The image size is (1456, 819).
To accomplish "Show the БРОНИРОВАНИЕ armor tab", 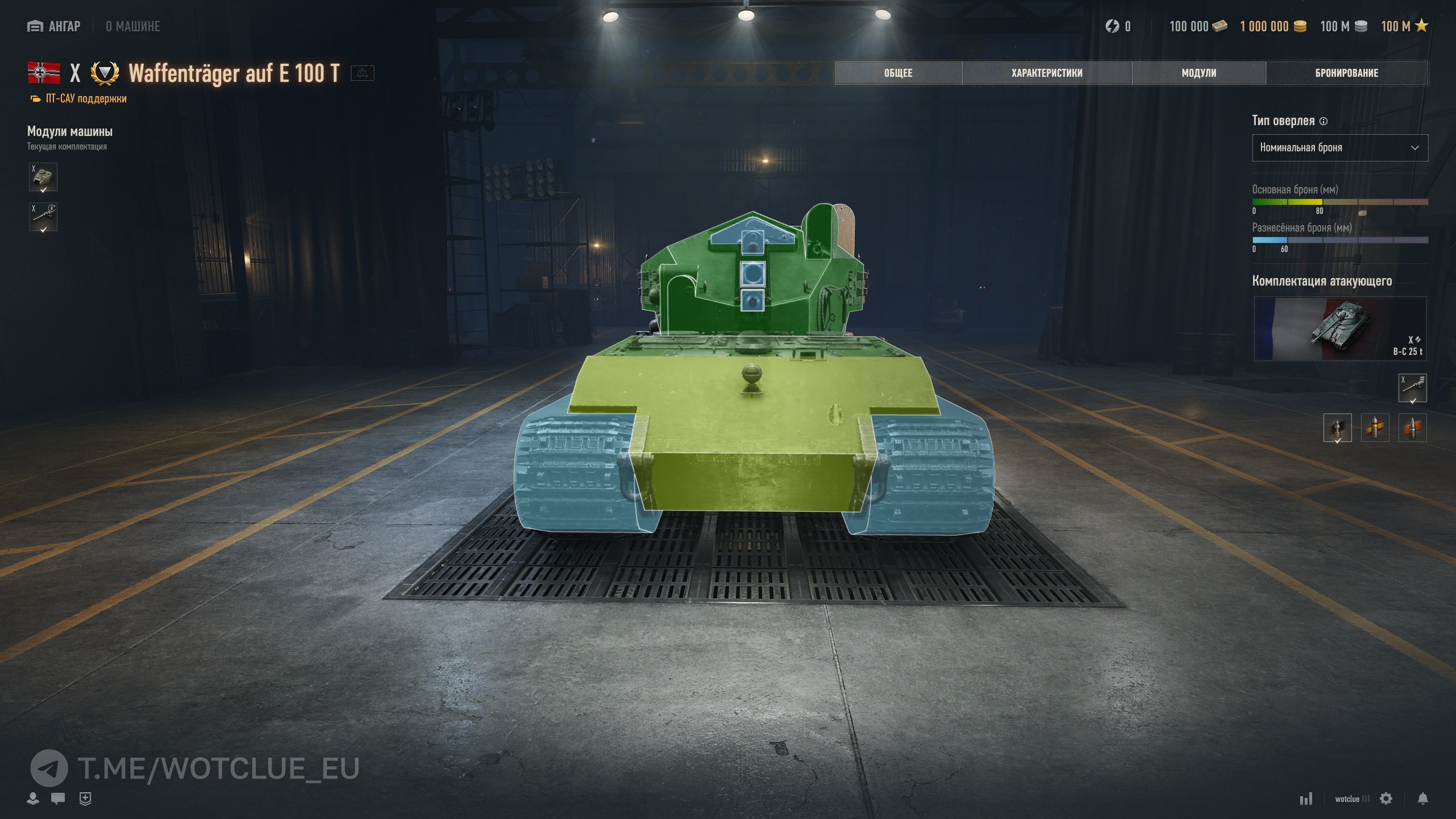I will pos(1346,73).
